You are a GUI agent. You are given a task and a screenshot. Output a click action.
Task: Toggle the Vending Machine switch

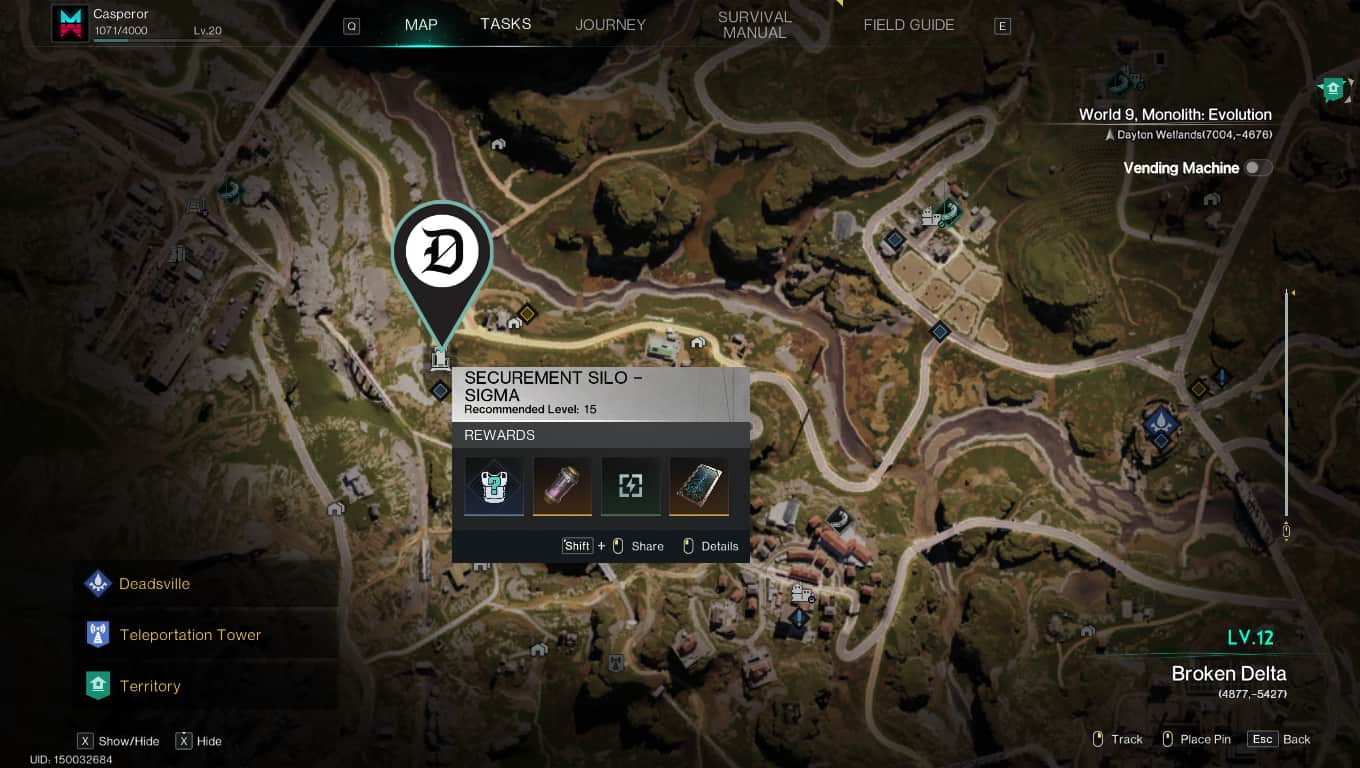[1257, 168]
